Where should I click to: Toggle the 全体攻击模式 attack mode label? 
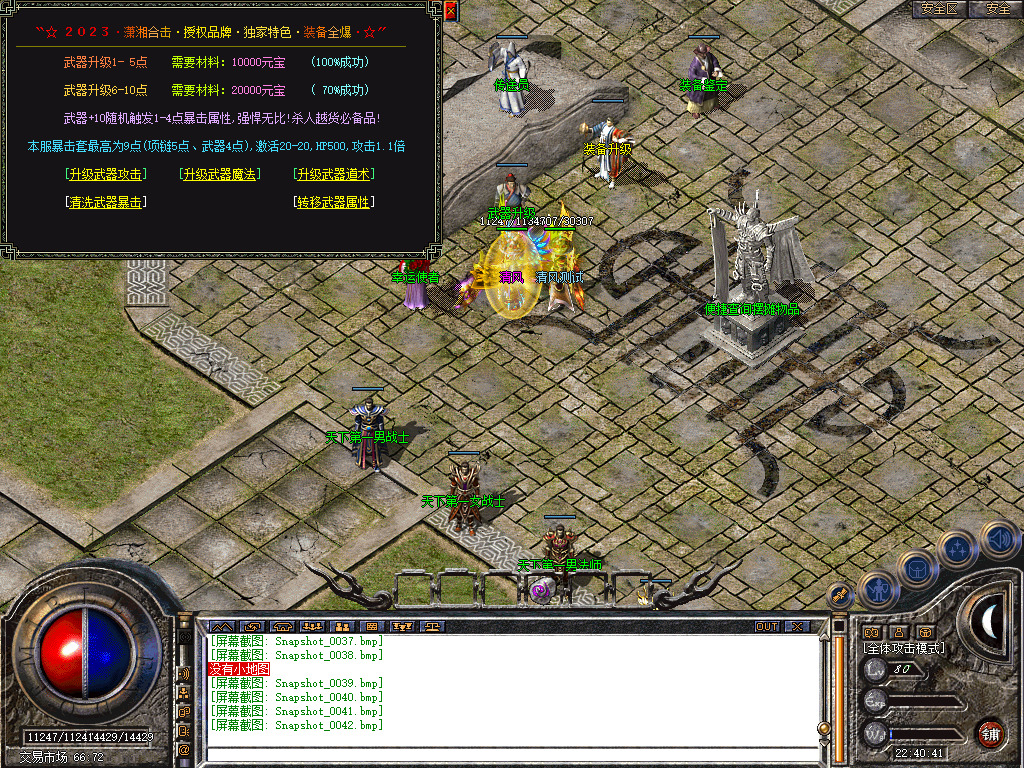pos(904,648)
